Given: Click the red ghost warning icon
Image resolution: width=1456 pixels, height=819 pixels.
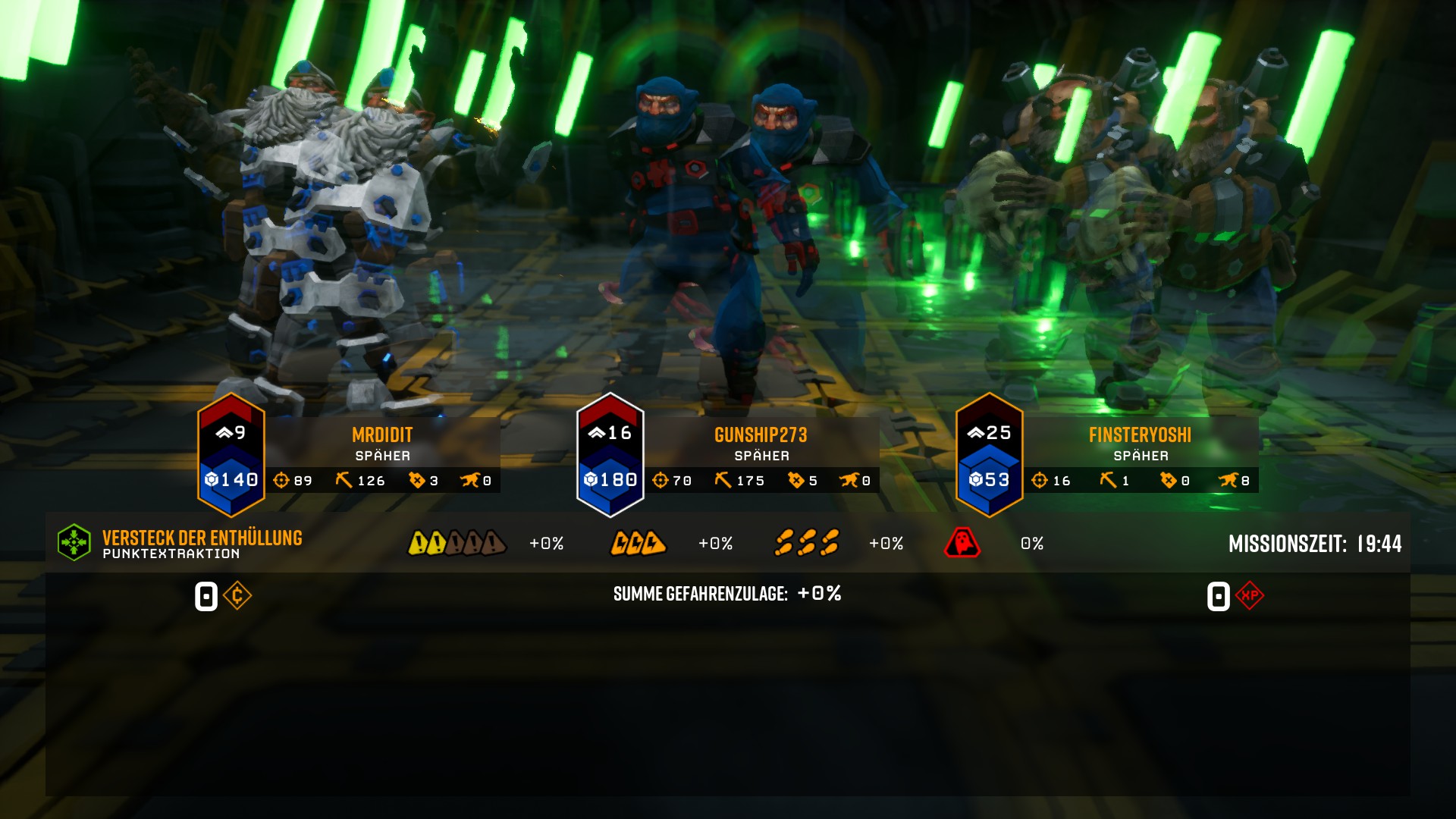Looking at the screenshot, I should [x=962, y=543].
